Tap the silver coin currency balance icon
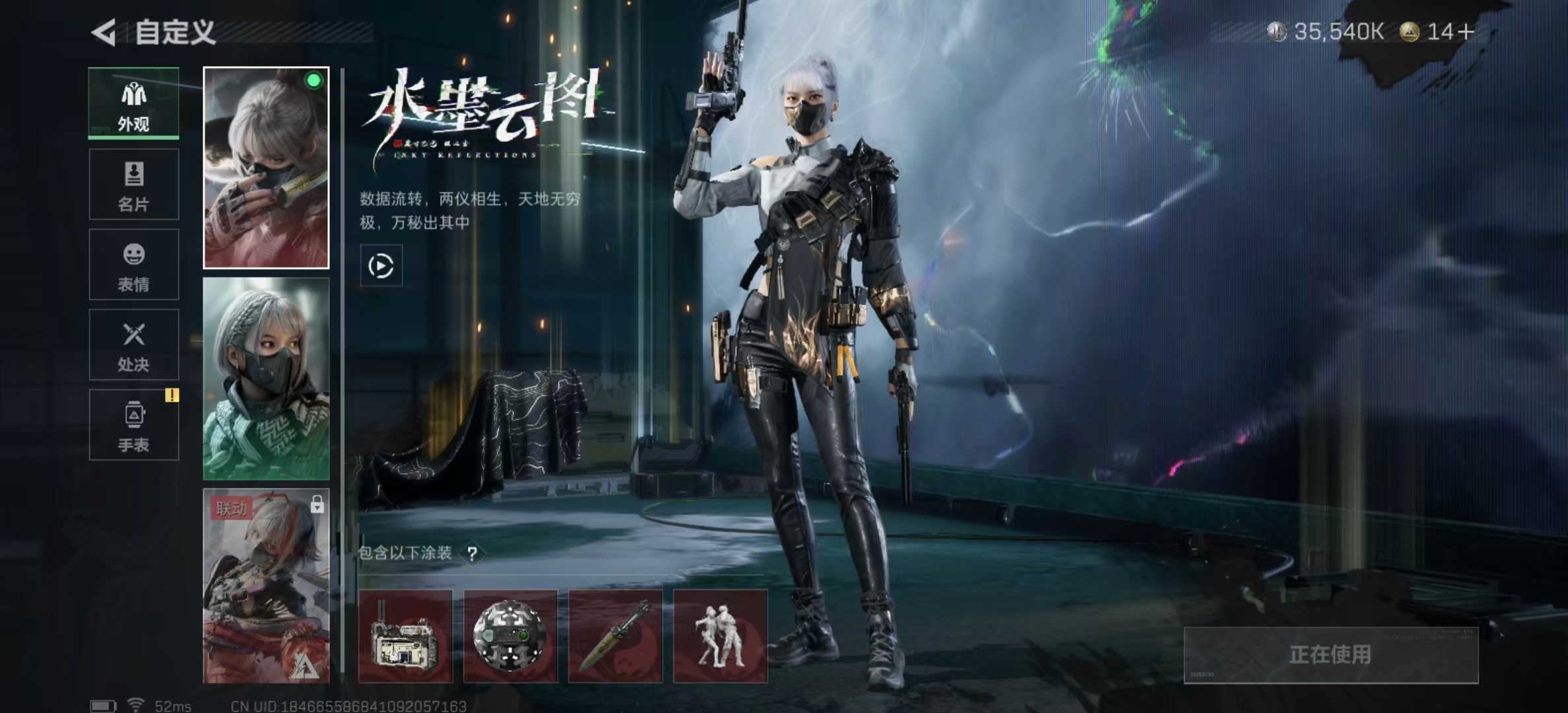This screenshot has width=1568, height=713. coord(1277,32)
